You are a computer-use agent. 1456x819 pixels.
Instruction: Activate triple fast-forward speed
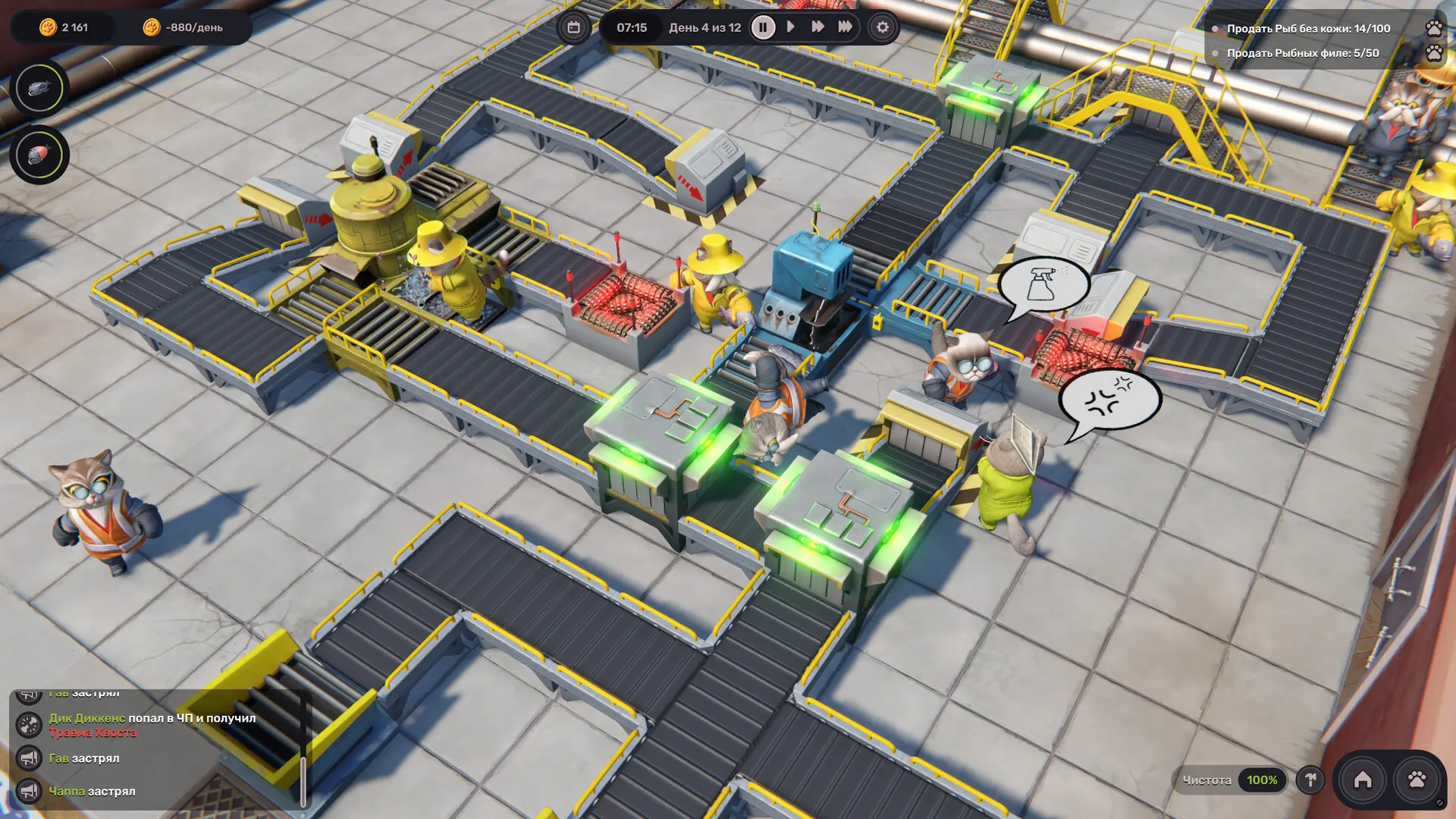tap(845, 27)
